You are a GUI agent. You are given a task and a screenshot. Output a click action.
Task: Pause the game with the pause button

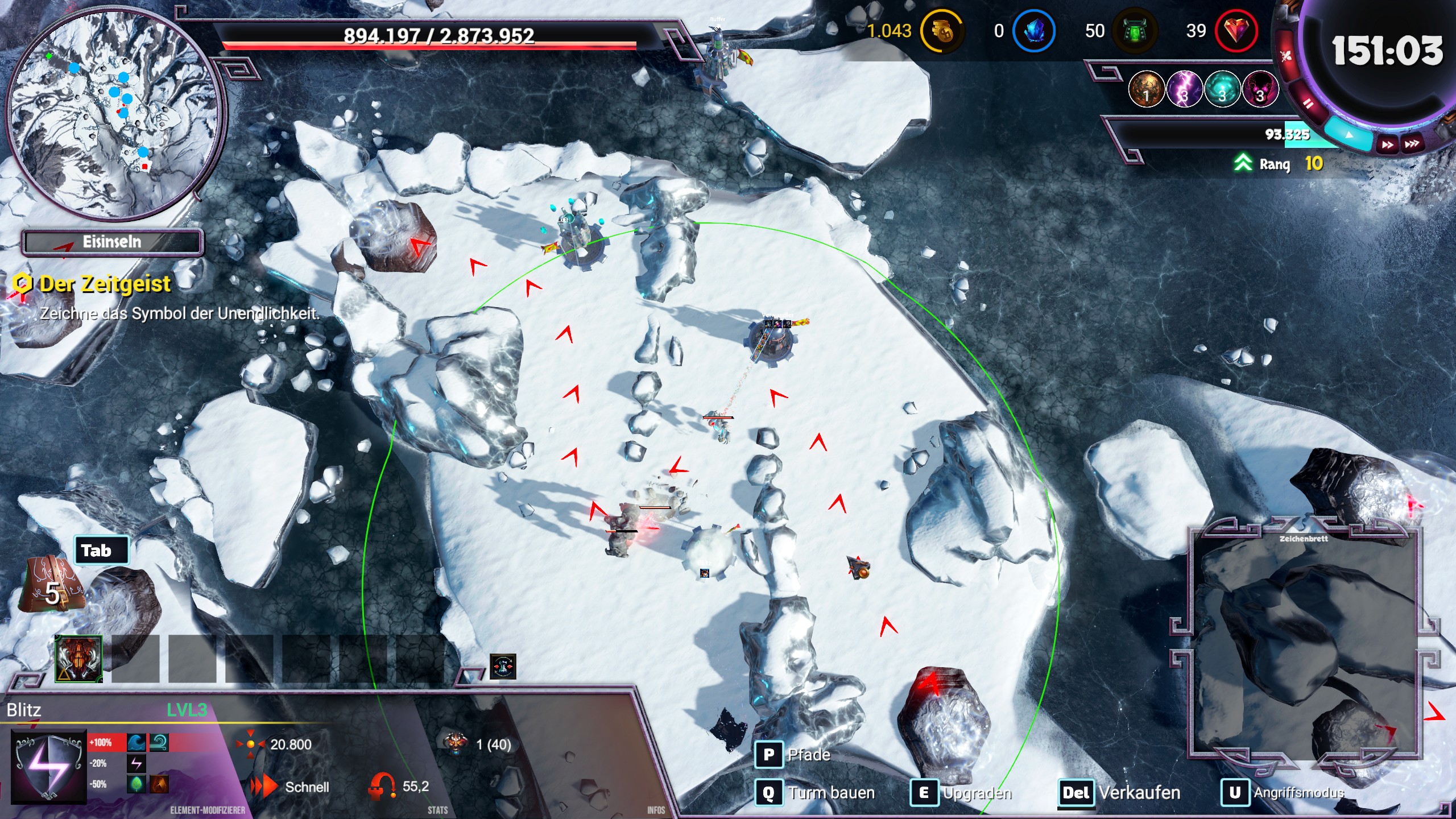tap(1307, 103)
